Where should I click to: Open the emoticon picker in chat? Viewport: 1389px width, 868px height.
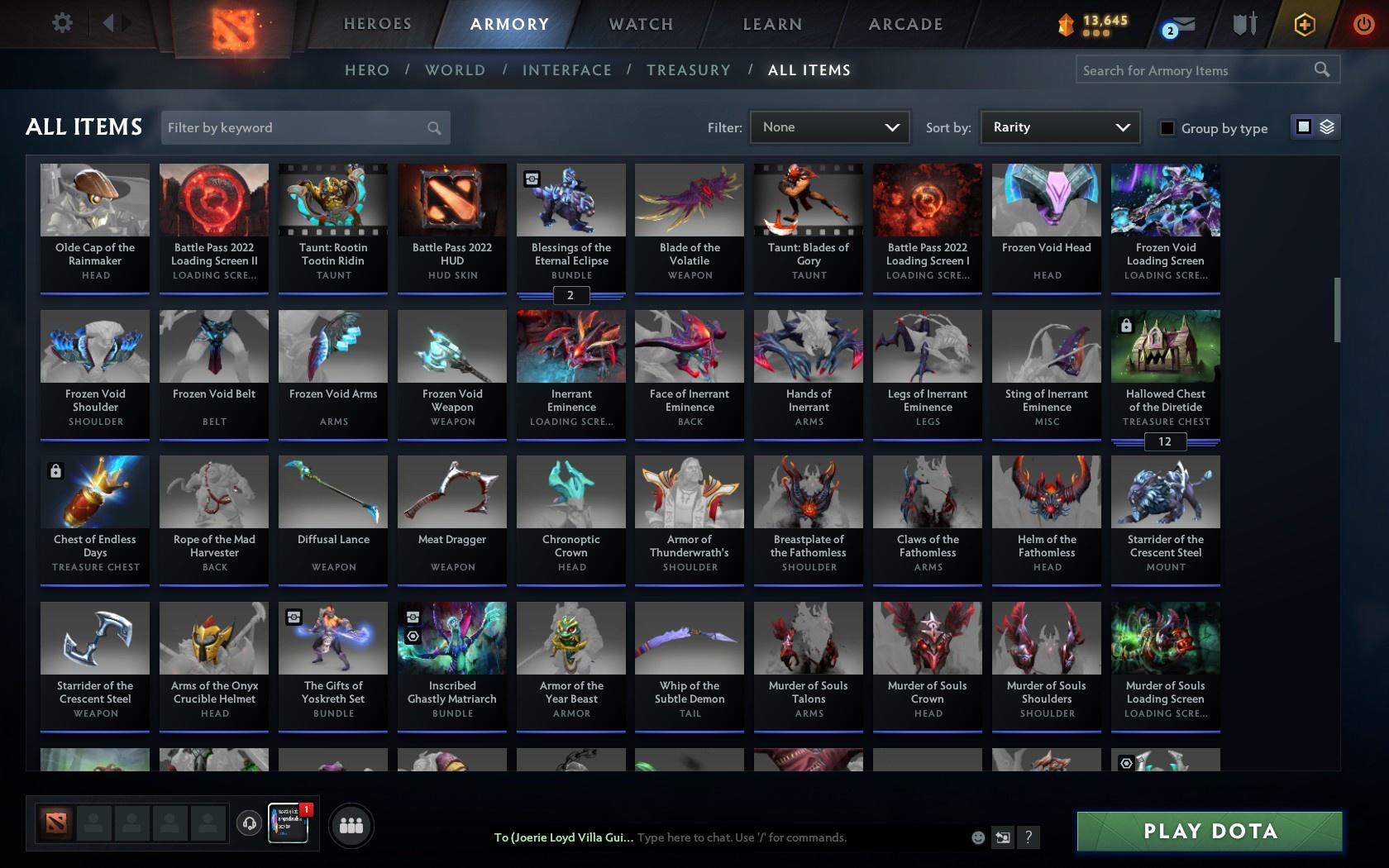978,837
